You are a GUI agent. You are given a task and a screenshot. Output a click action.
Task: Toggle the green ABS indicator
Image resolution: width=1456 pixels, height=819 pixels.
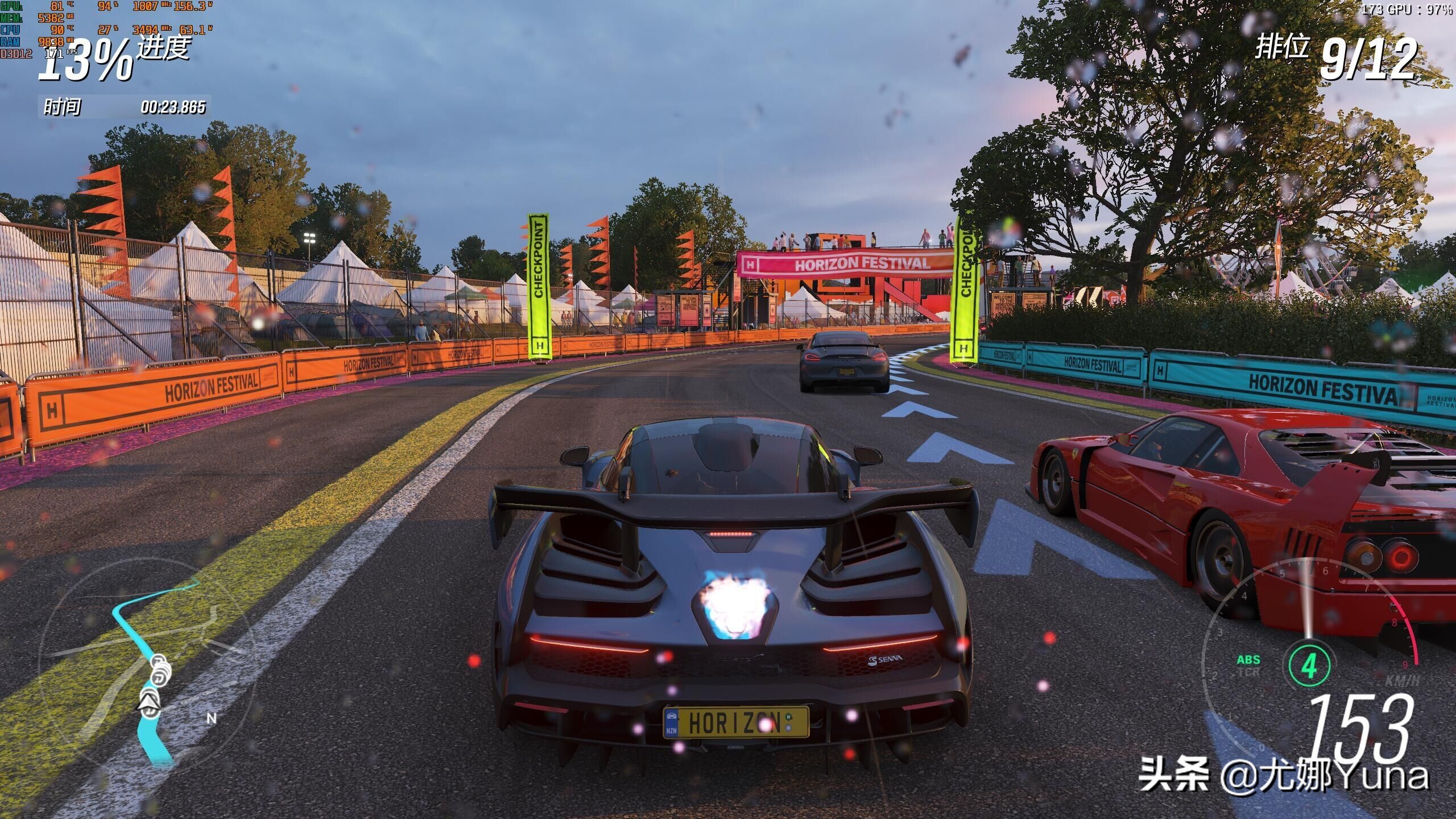1248,660
